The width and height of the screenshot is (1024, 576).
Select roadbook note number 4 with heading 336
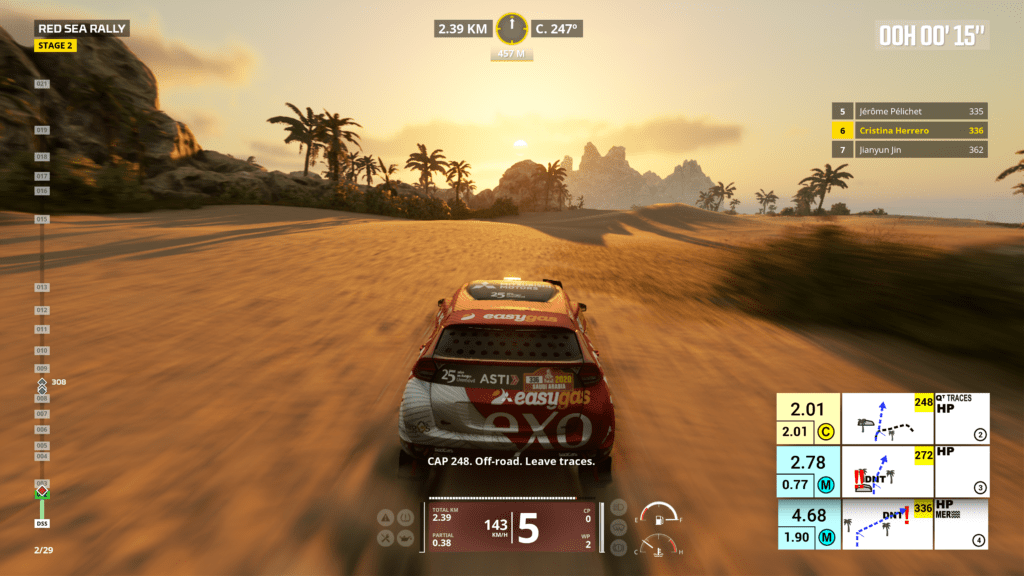tap(883, 524)
